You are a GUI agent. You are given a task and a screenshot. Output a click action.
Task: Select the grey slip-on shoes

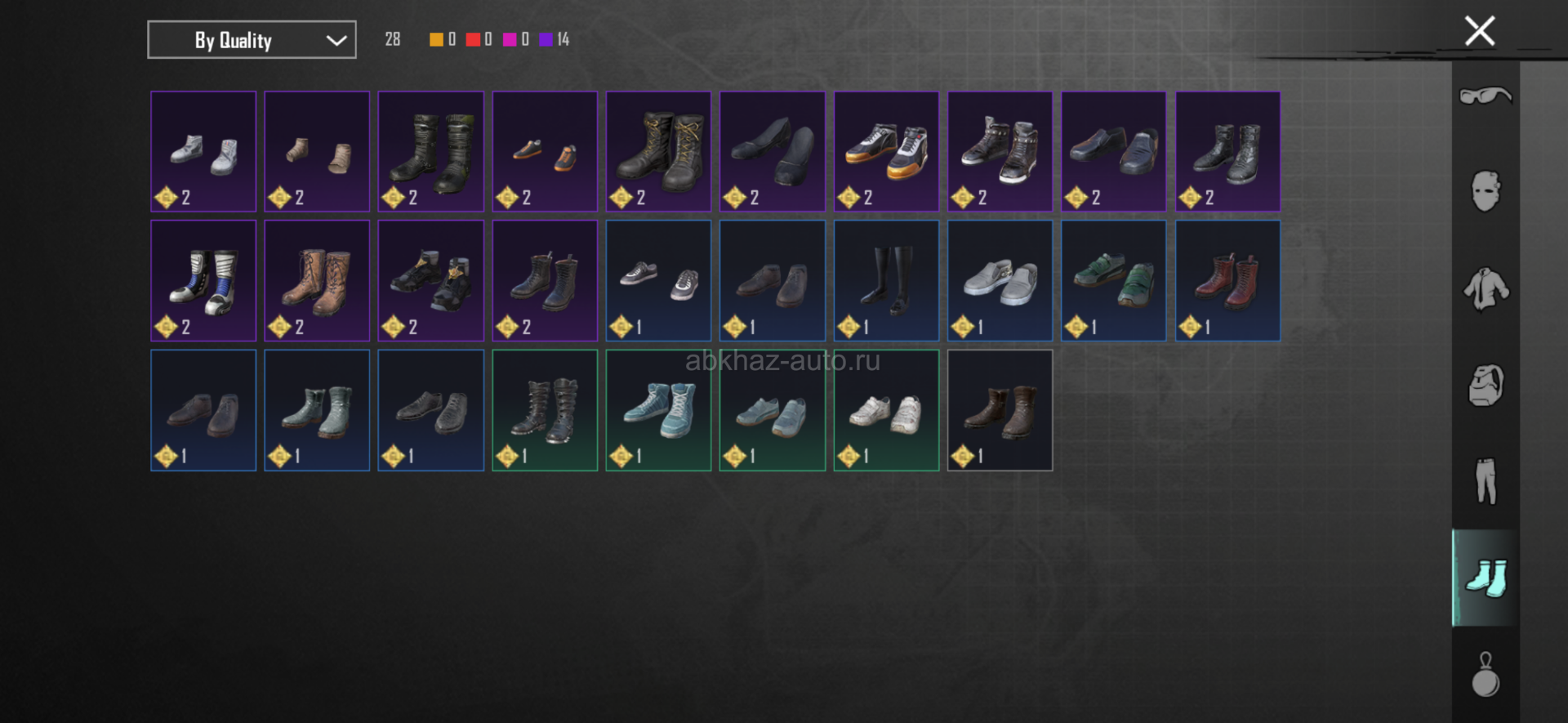tap(1000, 281)
